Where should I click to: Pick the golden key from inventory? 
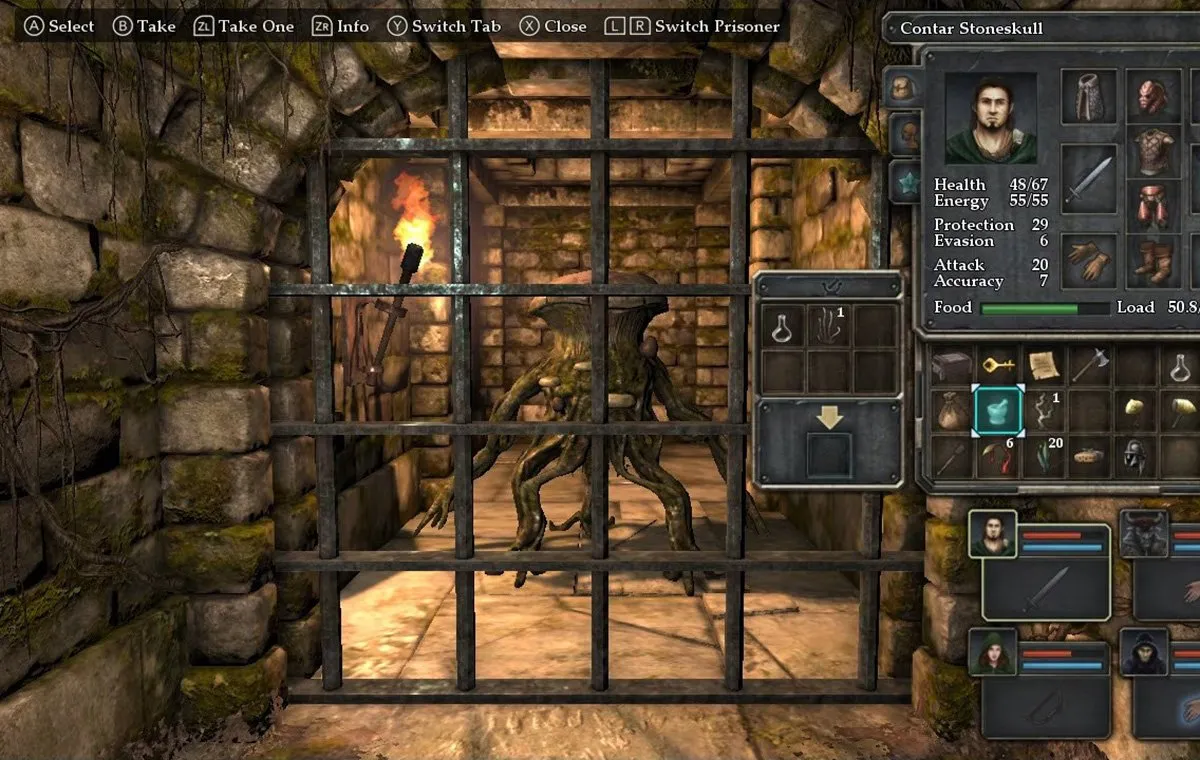click(998, 366)
